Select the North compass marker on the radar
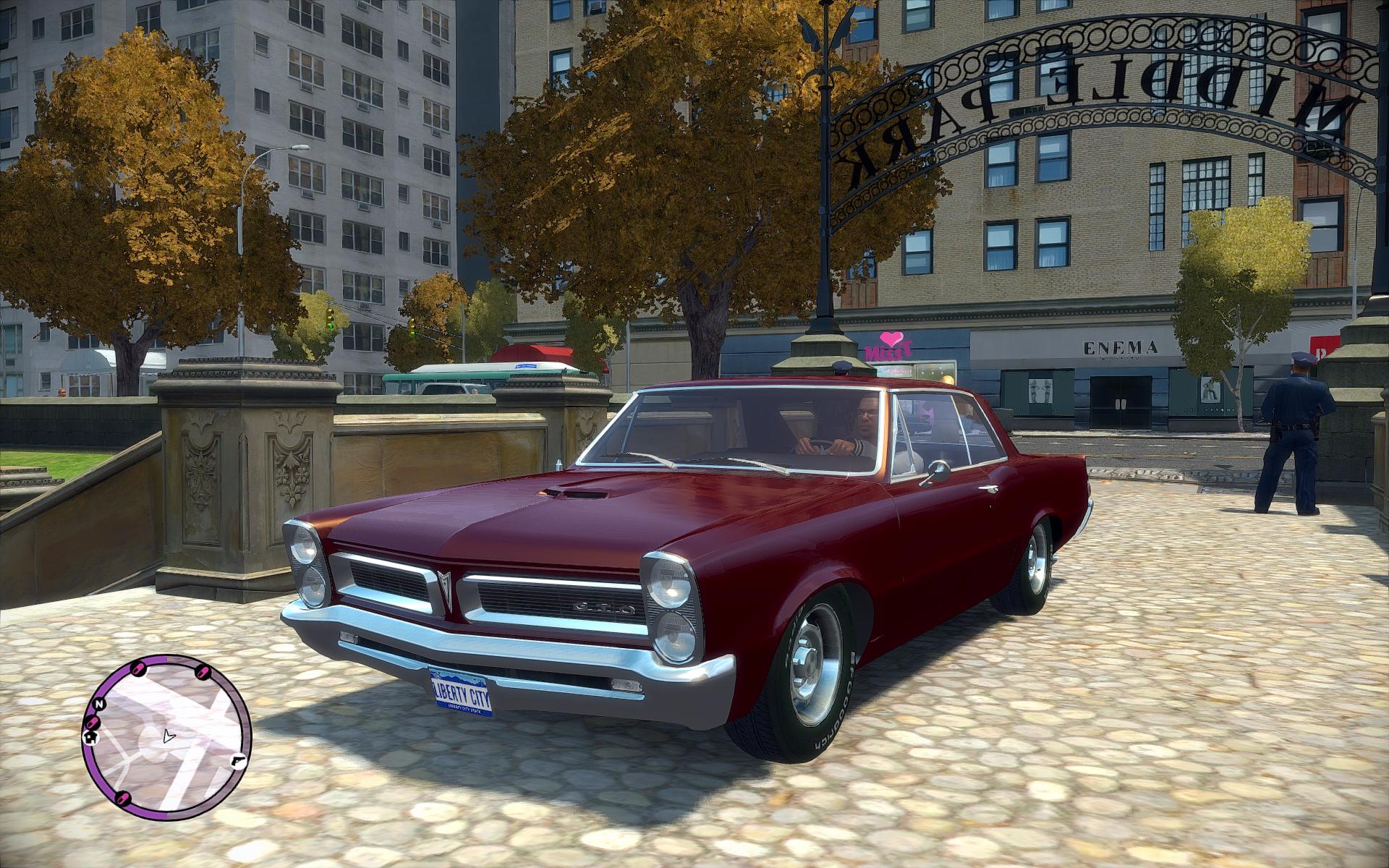Screen dimensions: 1389x868 click(x=99, y=703)
